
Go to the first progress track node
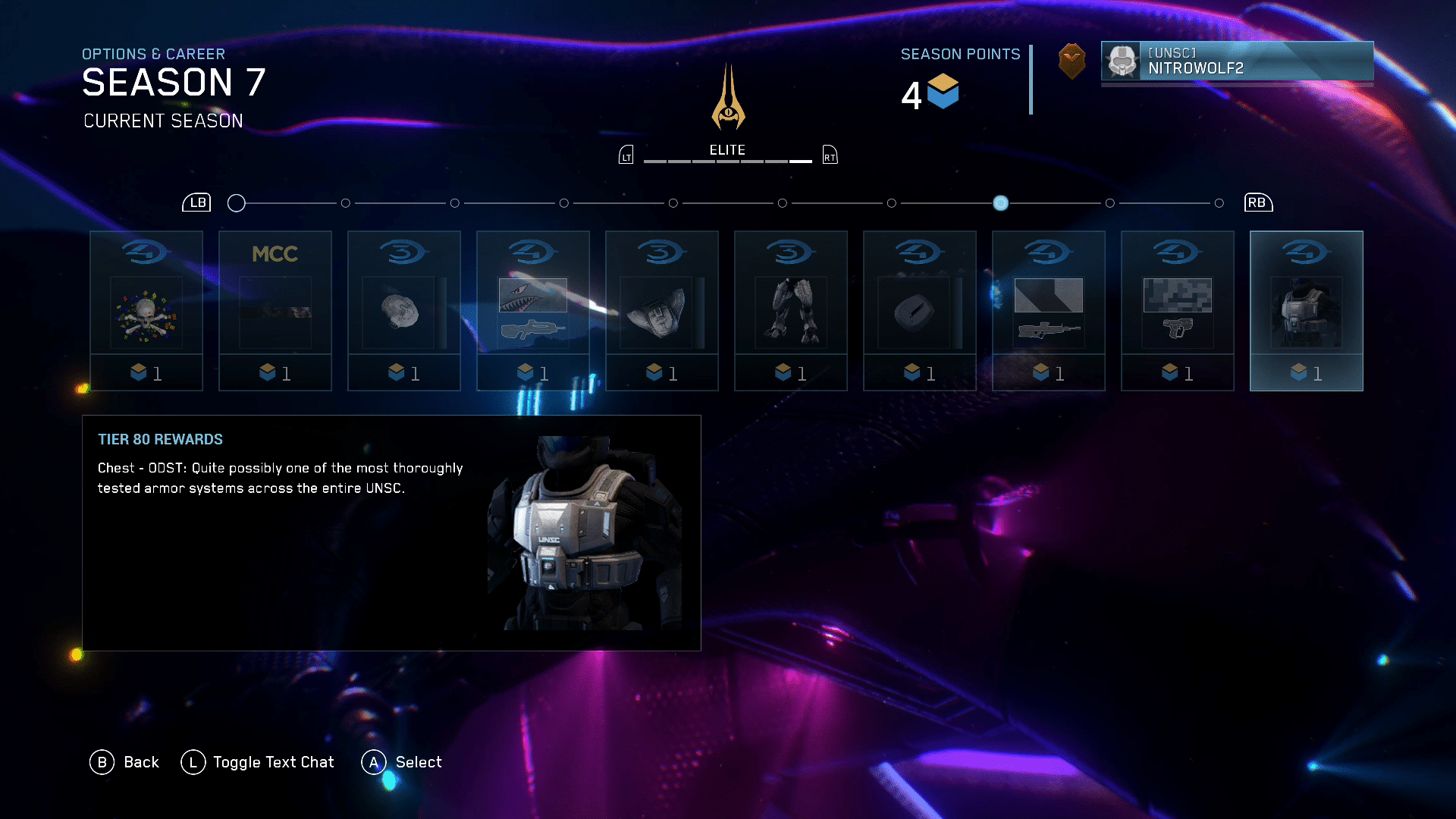[x=237, y=203]
